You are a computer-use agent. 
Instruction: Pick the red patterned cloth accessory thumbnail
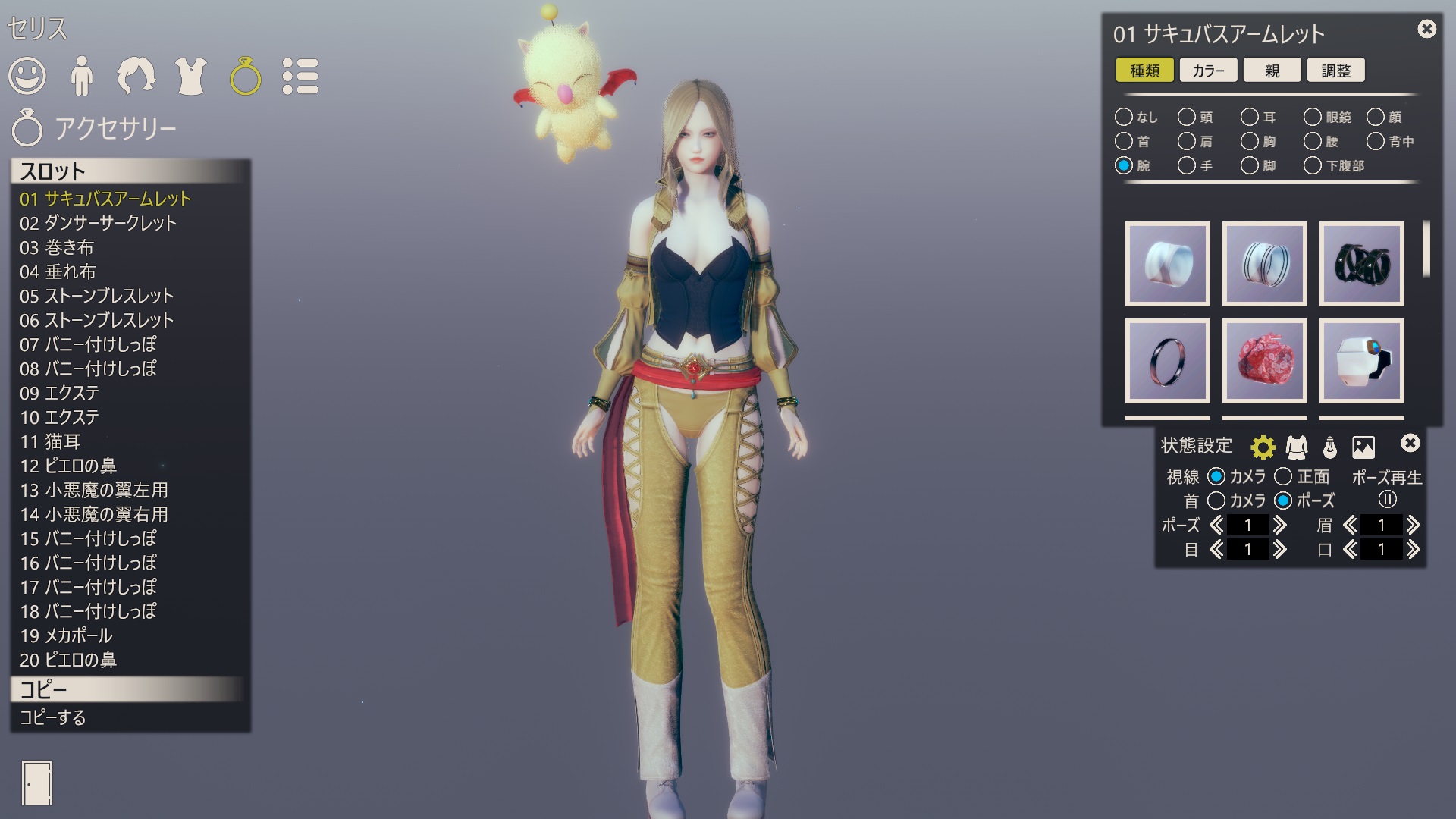point(1264,361)
